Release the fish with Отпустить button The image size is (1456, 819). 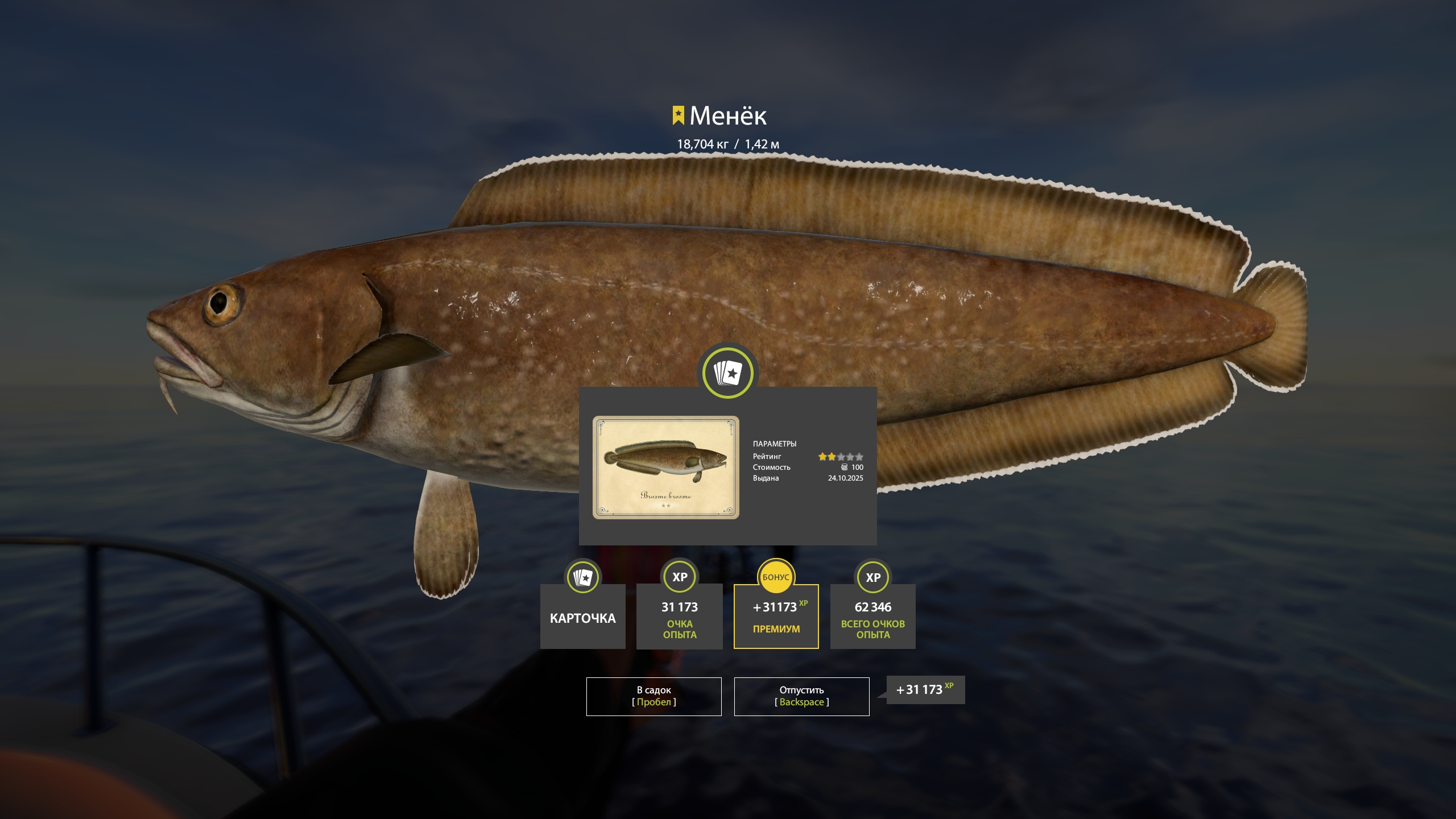pyautogui.click(x=801, y=696)
